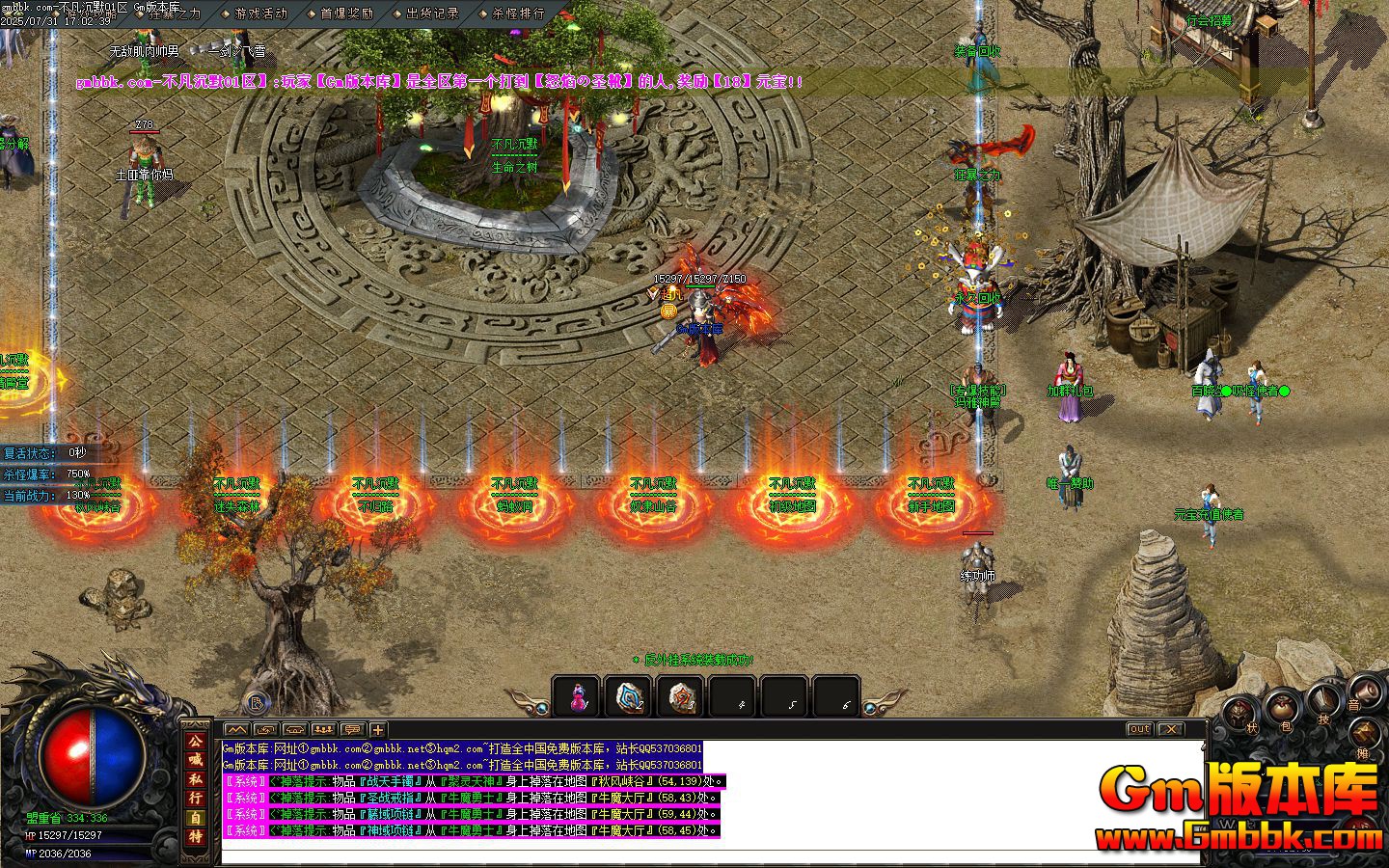The height and width of the screenshot is (868, 1389).
Task: Close the chat window with X
Action: click(1170, 729)
